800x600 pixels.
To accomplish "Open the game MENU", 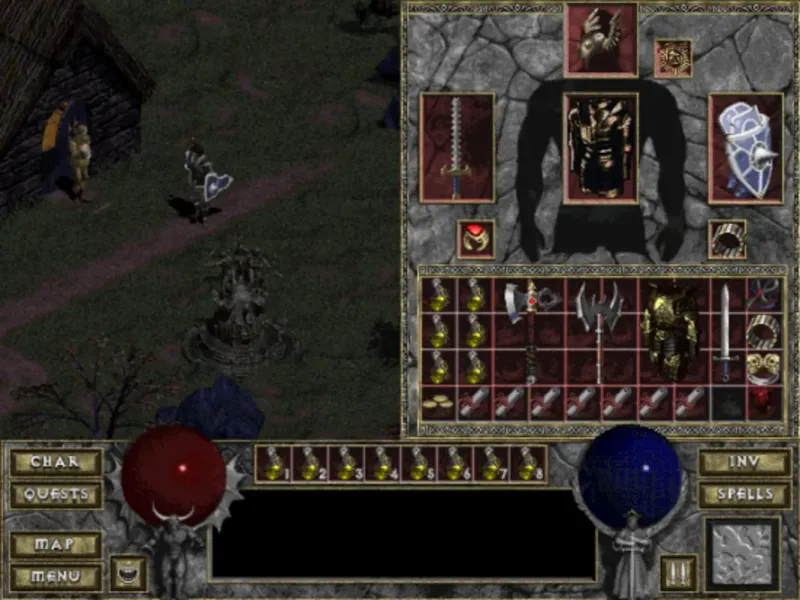I will (56, 577).
